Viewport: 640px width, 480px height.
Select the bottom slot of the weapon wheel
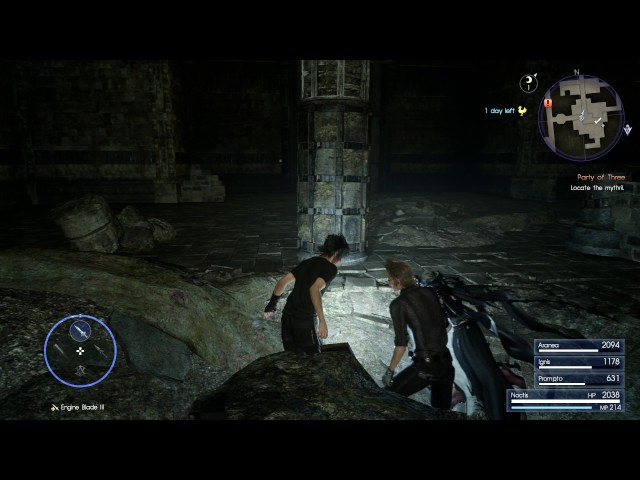tap(81, 373)
